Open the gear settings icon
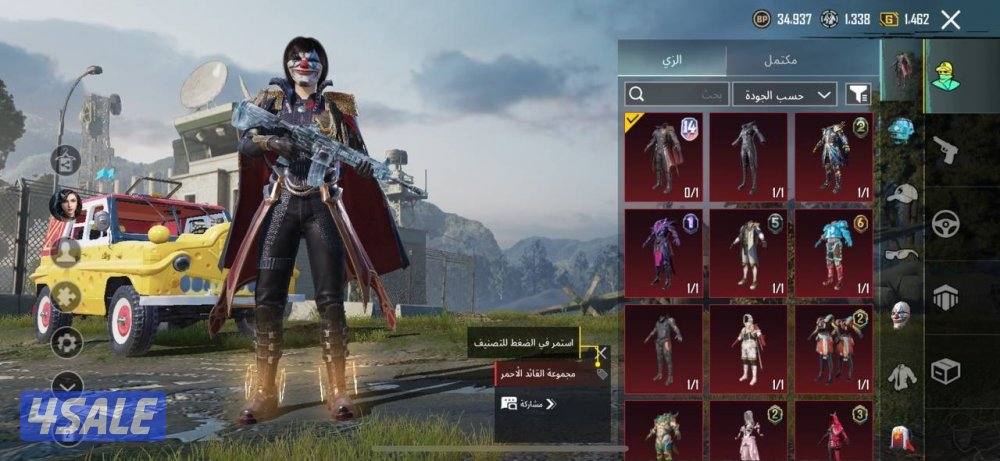 (67, 343)
